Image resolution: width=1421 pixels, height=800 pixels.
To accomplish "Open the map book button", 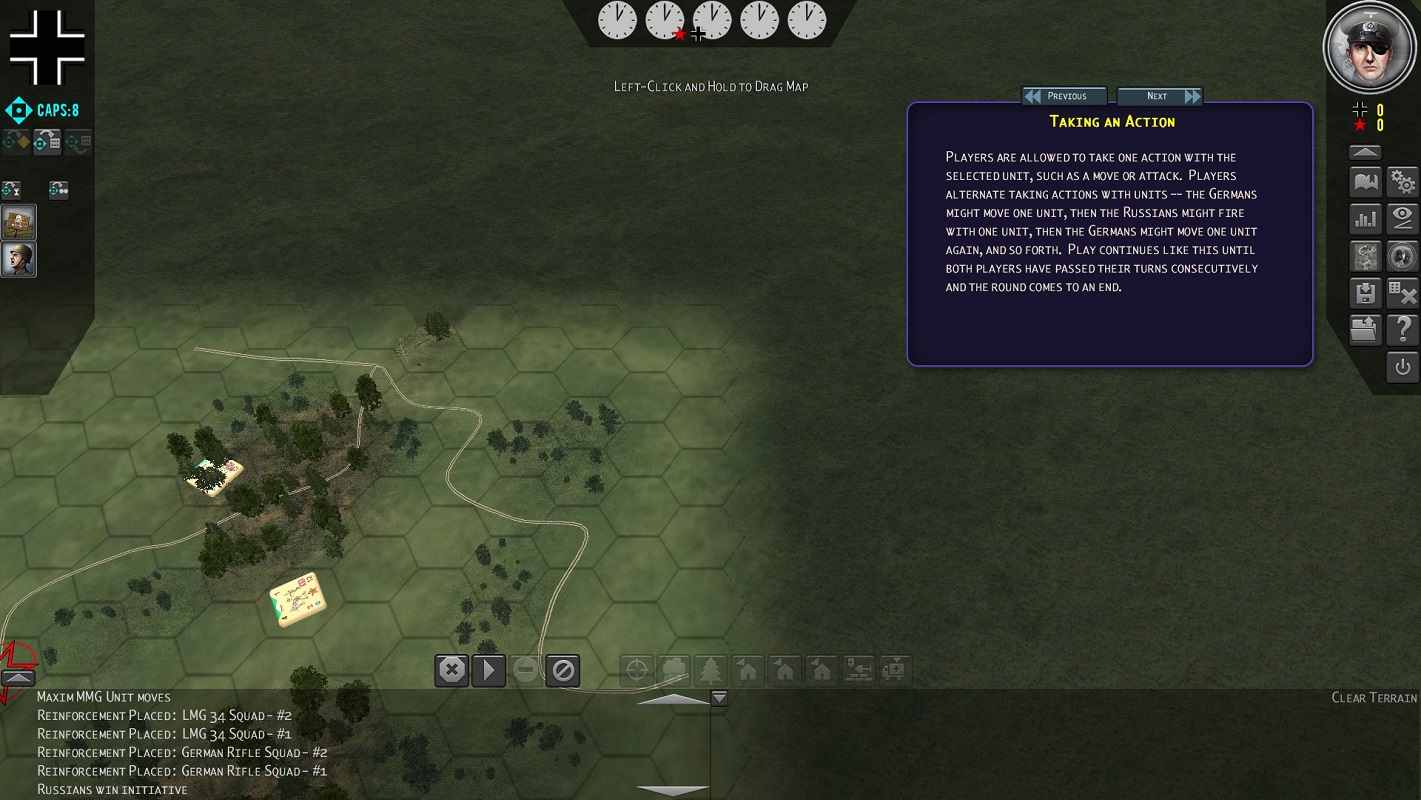I will (x=1365, y=182).
